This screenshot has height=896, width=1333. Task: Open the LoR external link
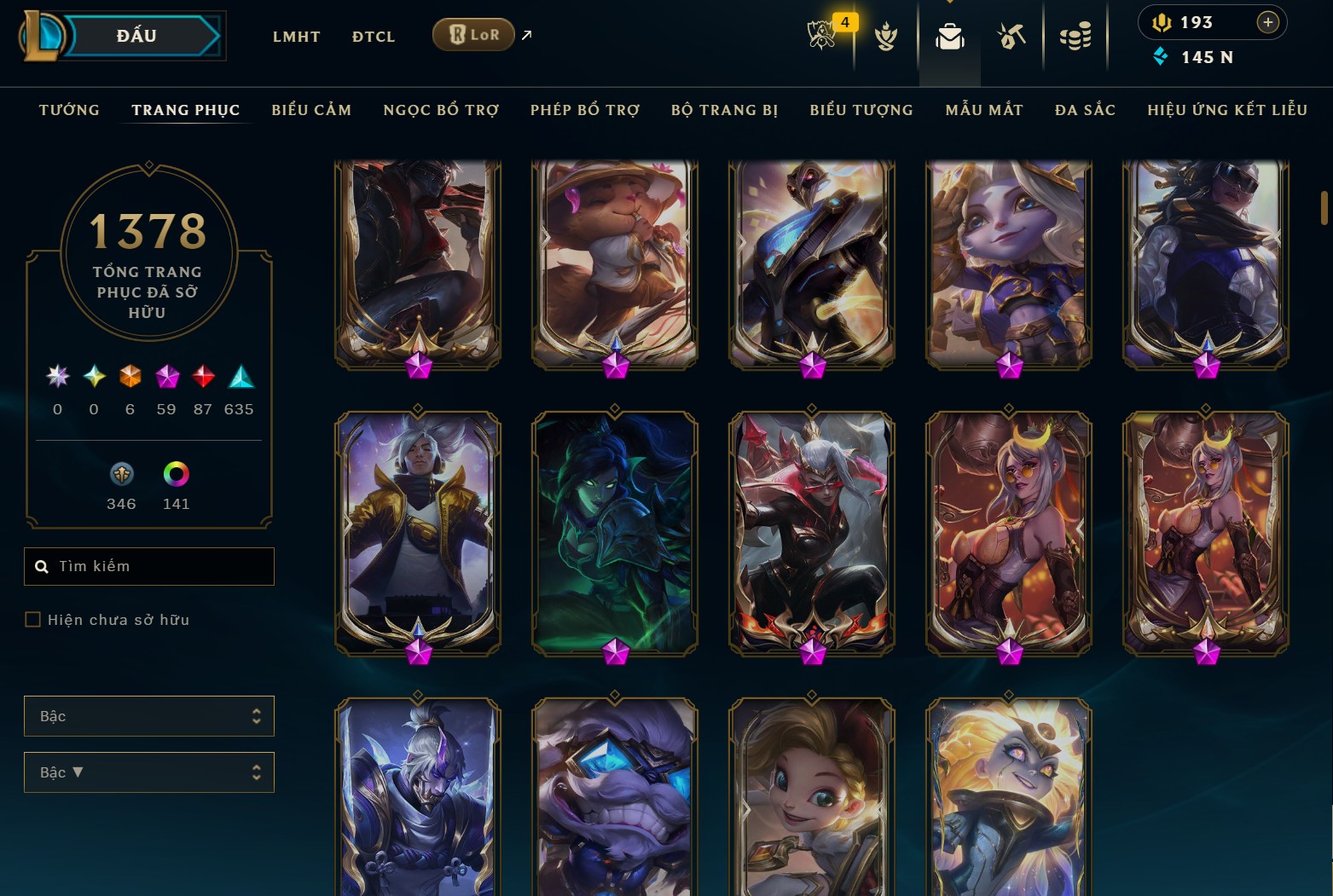tap(473, 35)
